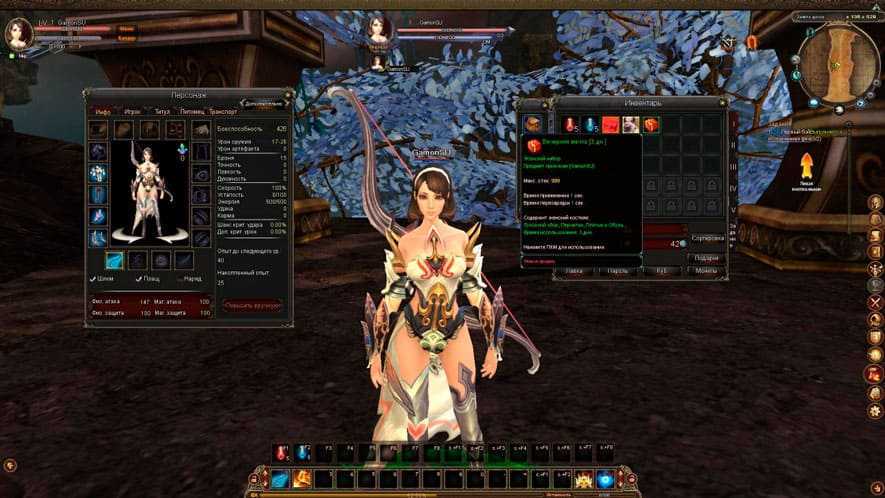Select the equipped blue weapon slot
The height and width of the screenshot is (498, 885).
[114, 260]
